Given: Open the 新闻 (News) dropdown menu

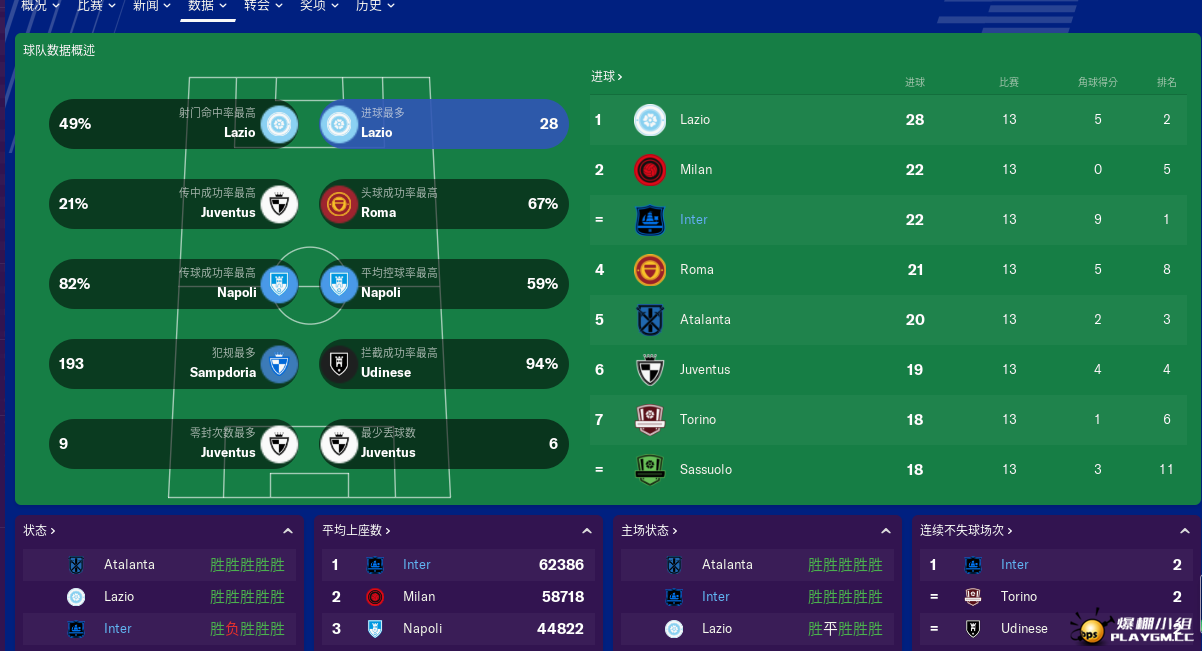Looking at the screenshot, I should point(151,6).
